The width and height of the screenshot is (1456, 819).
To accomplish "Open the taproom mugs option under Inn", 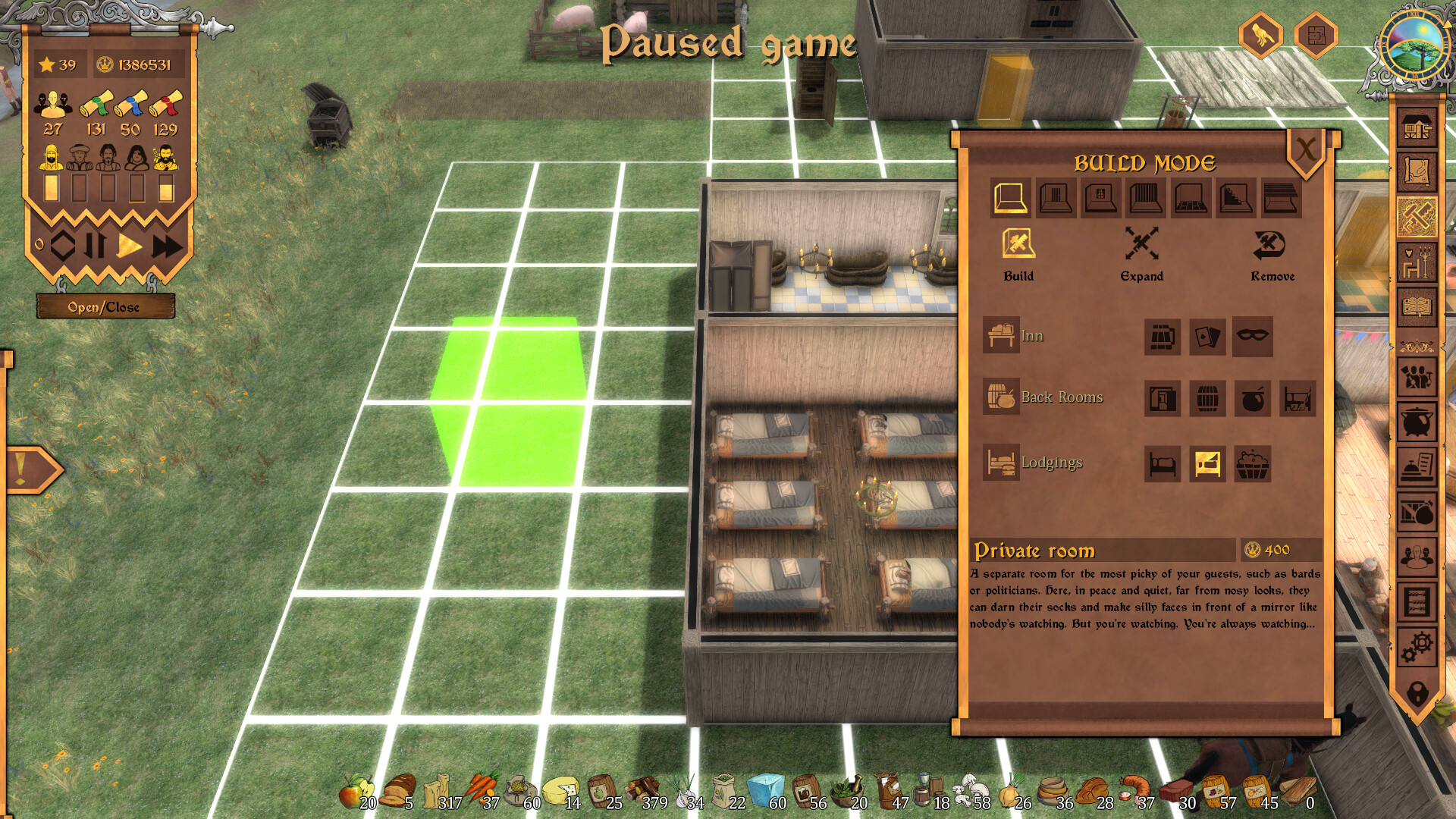I will (1163, 337).
